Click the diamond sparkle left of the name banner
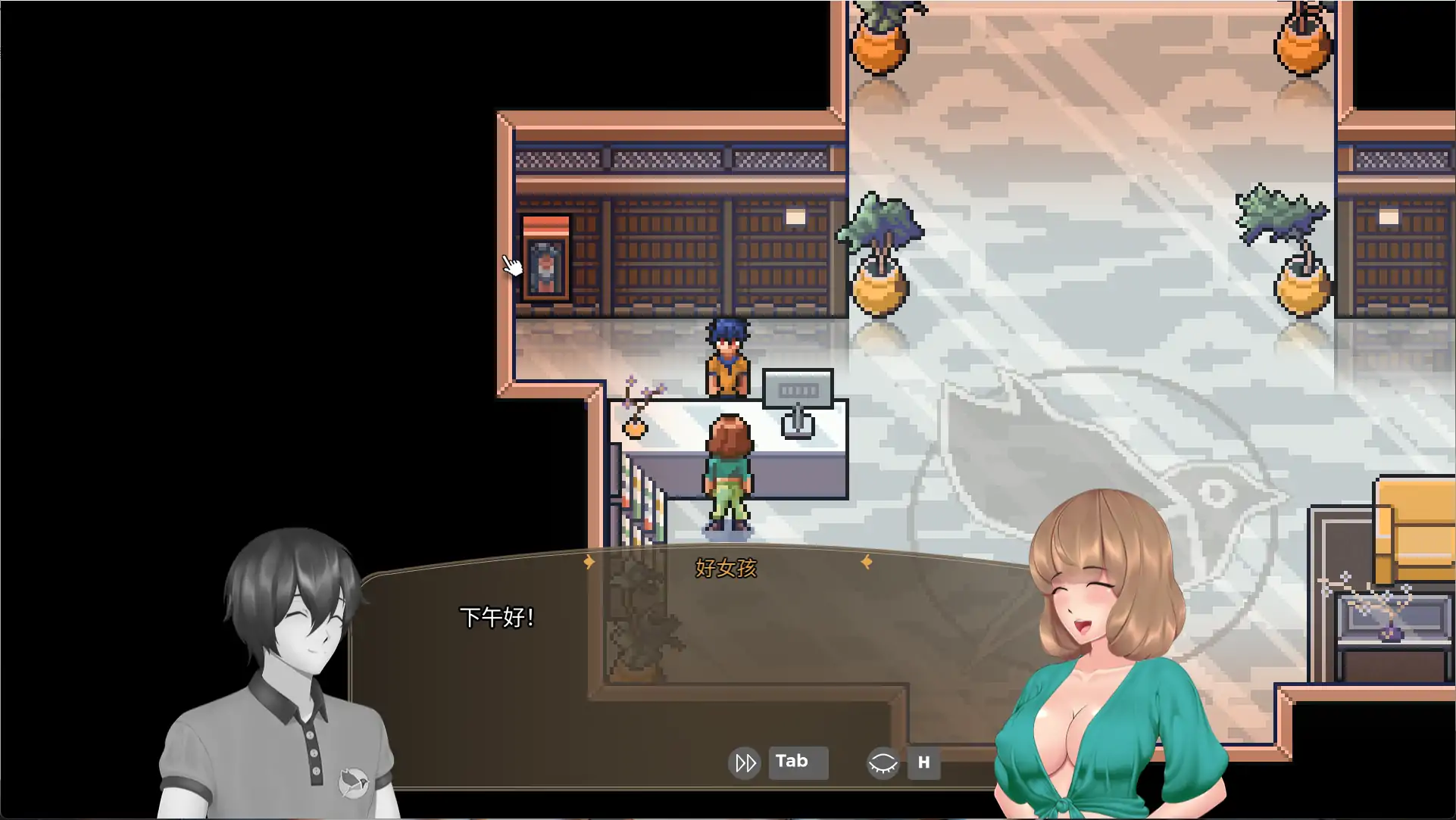The width and height of the screenshot is (1456, 820). tap(590, 562)
